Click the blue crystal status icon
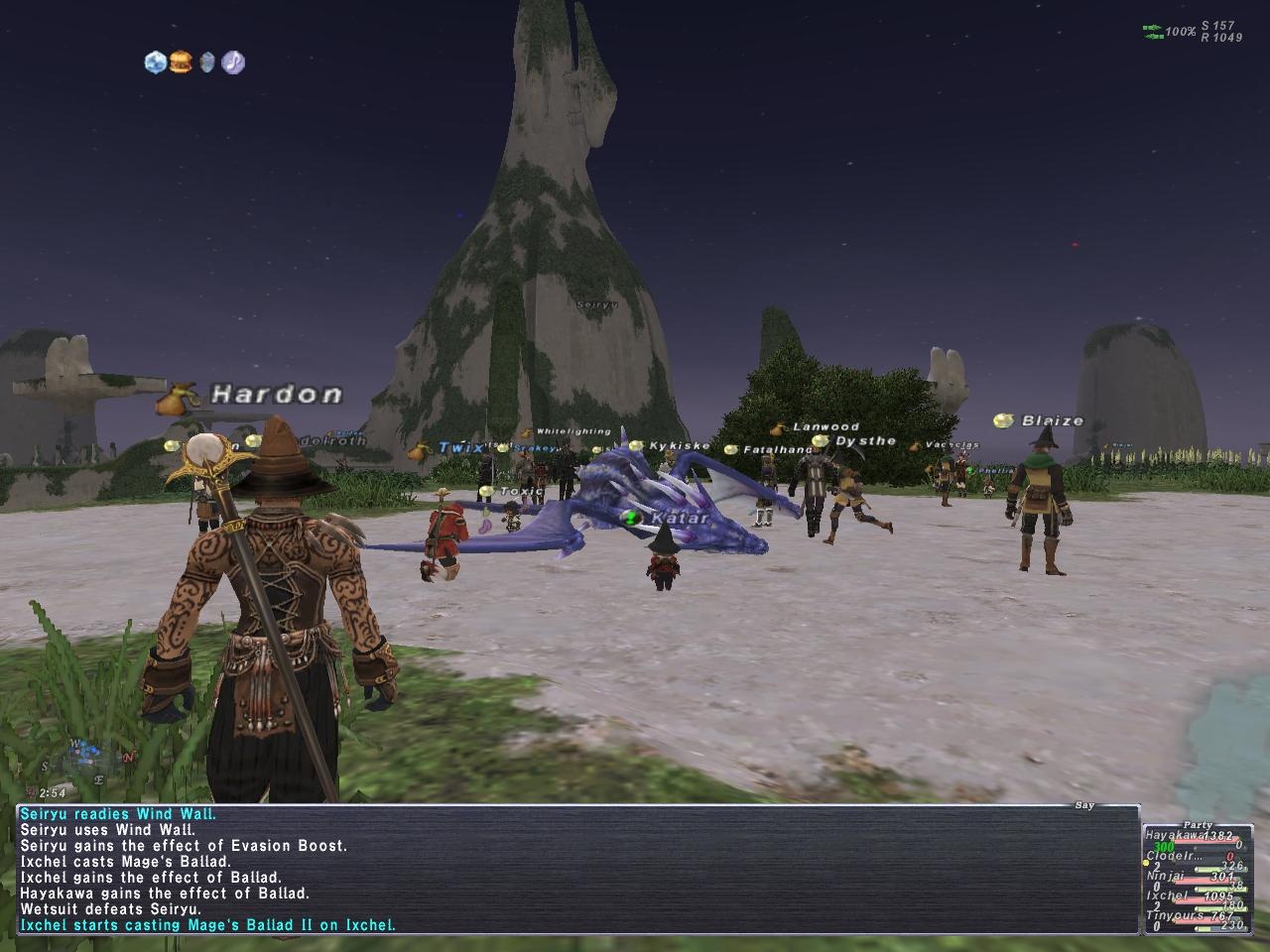 [x=155, y=62]
